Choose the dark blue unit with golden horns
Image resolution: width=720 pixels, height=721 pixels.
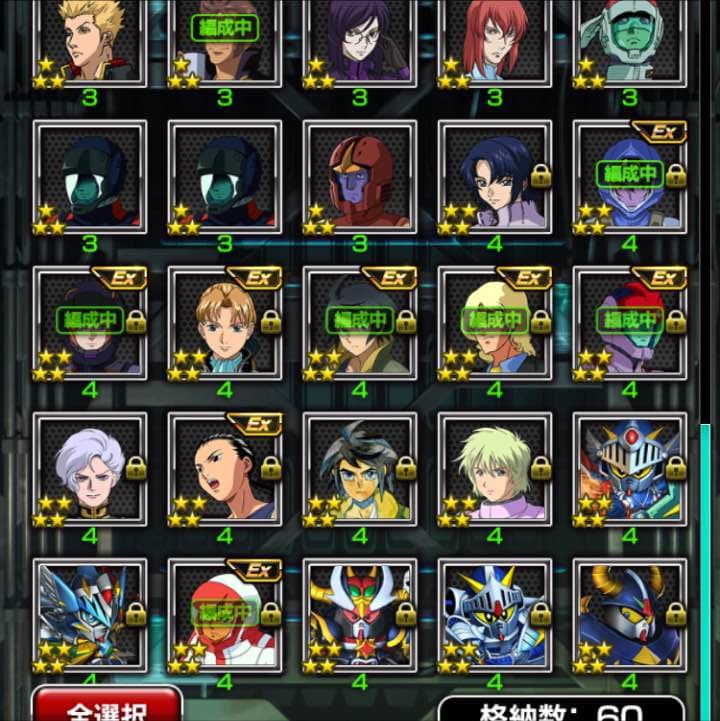(x=630, y=613)
